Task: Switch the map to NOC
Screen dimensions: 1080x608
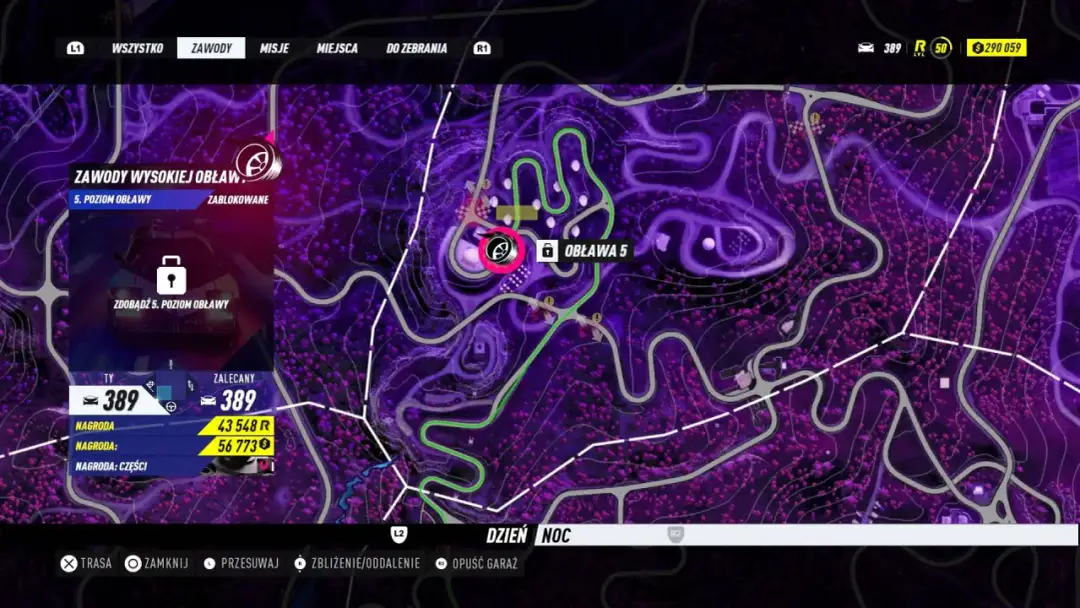Action: click(557, 536)
